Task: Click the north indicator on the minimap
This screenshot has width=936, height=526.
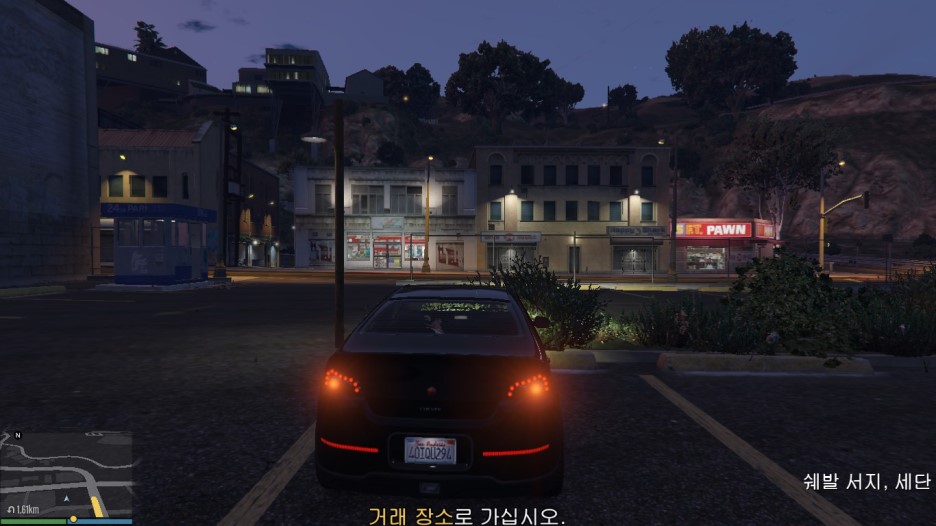Action: tap(18, 437)
